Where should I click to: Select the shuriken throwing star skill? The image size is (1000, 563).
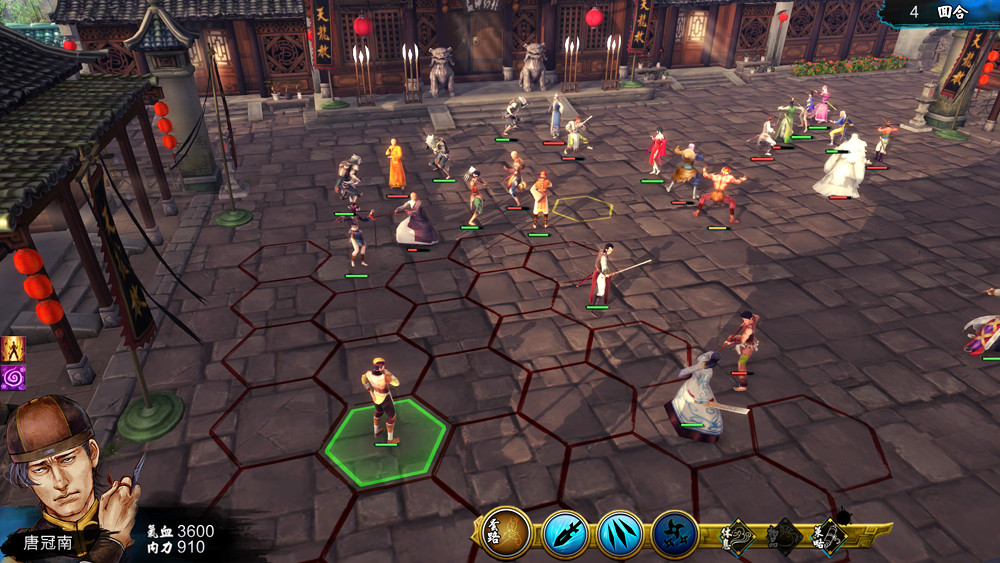pyautogui.click(x=675, y=534)
